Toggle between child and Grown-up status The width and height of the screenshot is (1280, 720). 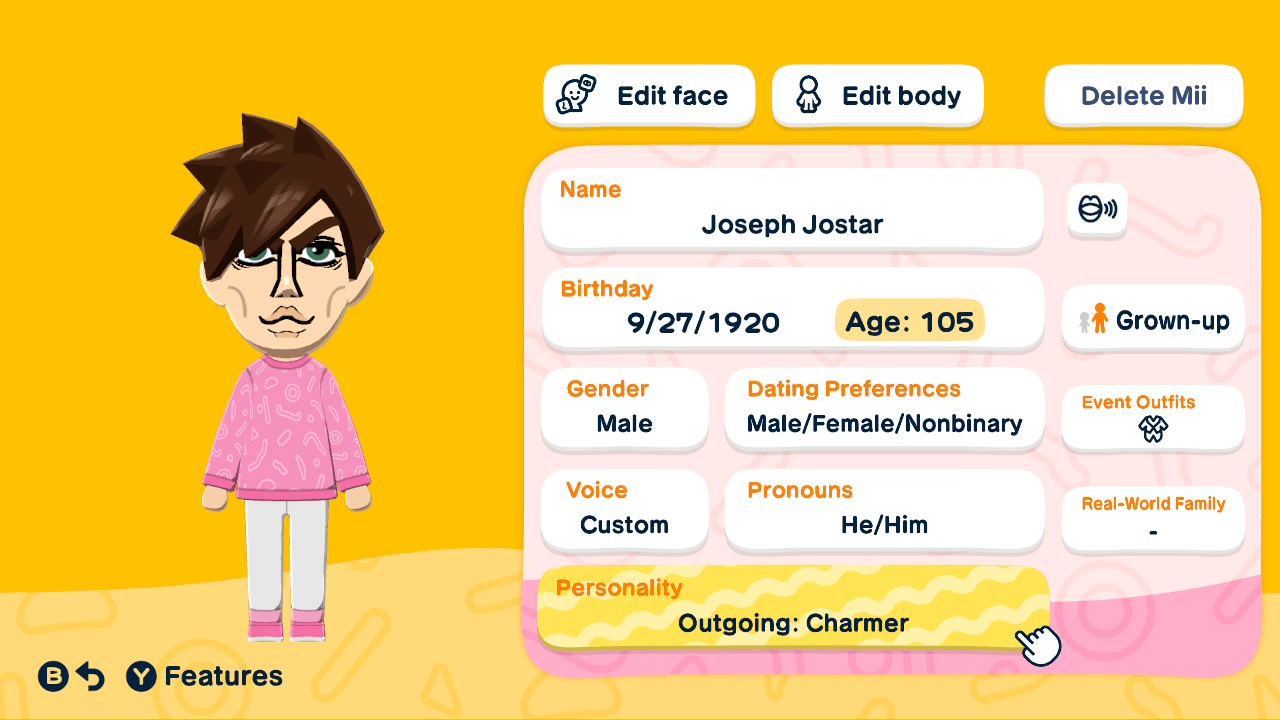coord(1152,319)
